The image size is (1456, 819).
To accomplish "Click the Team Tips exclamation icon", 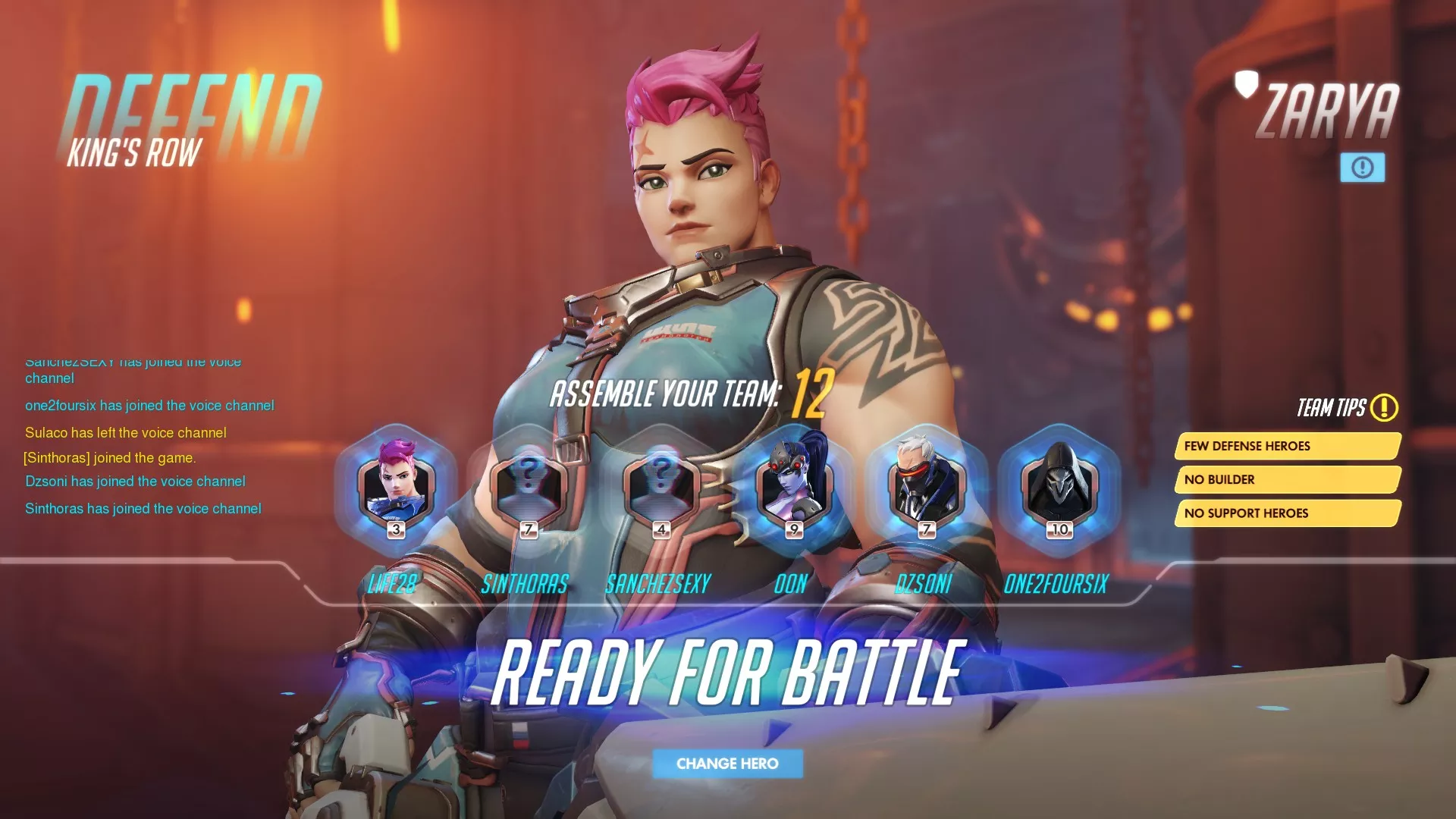I will [1385, 408].
